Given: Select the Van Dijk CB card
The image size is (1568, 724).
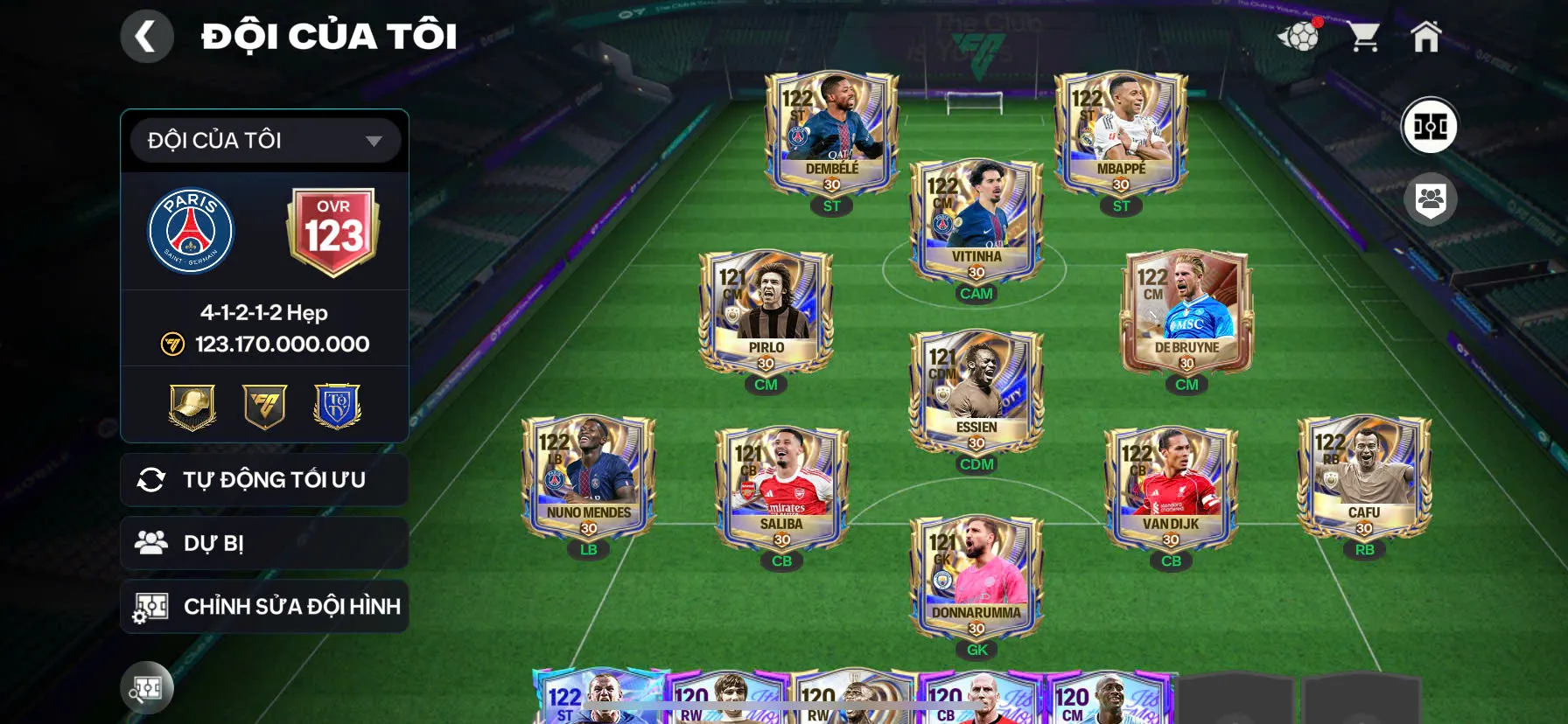Looking at the screenshot, I should point(1171,488).
